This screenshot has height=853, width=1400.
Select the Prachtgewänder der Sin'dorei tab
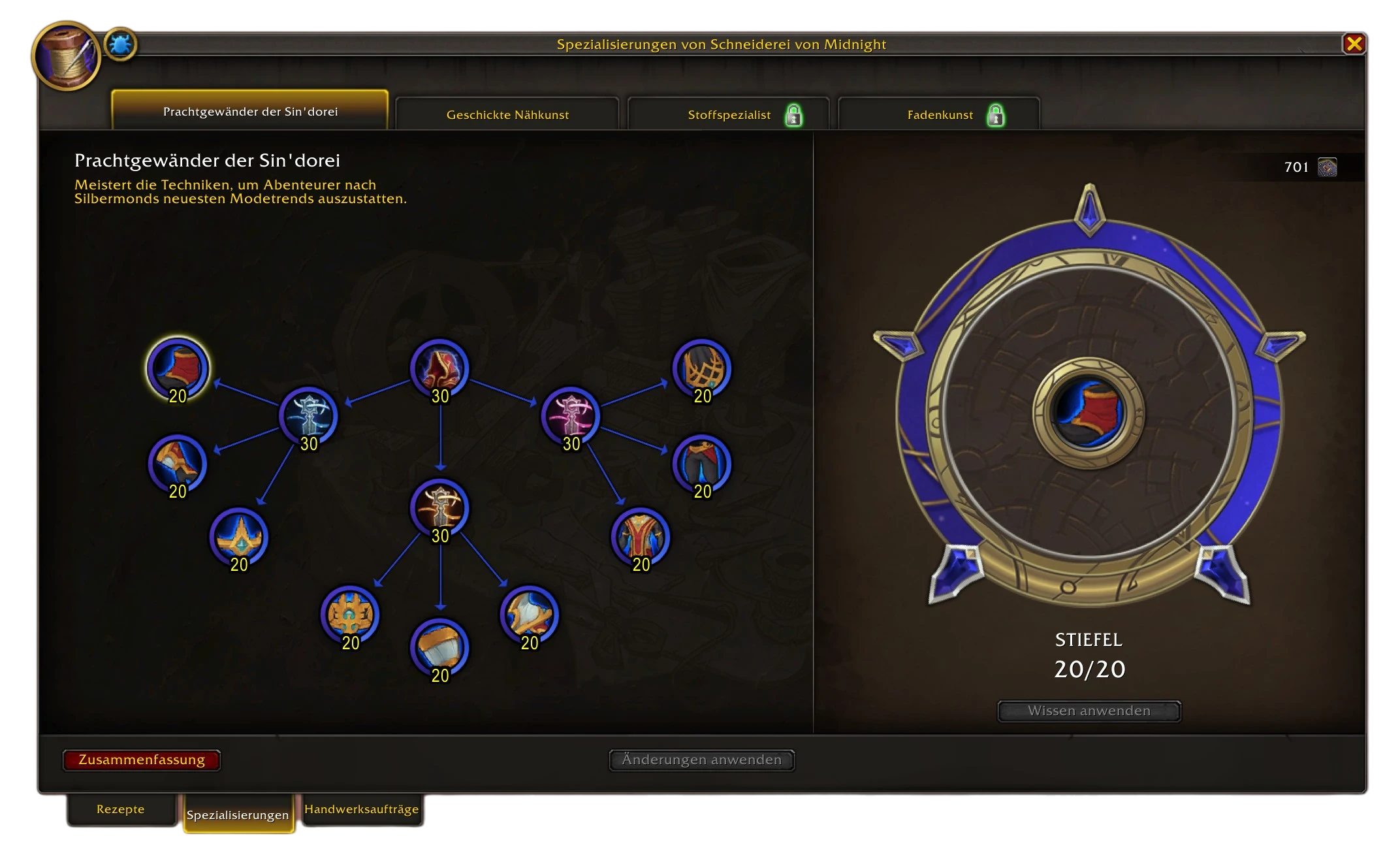point(250,111)
